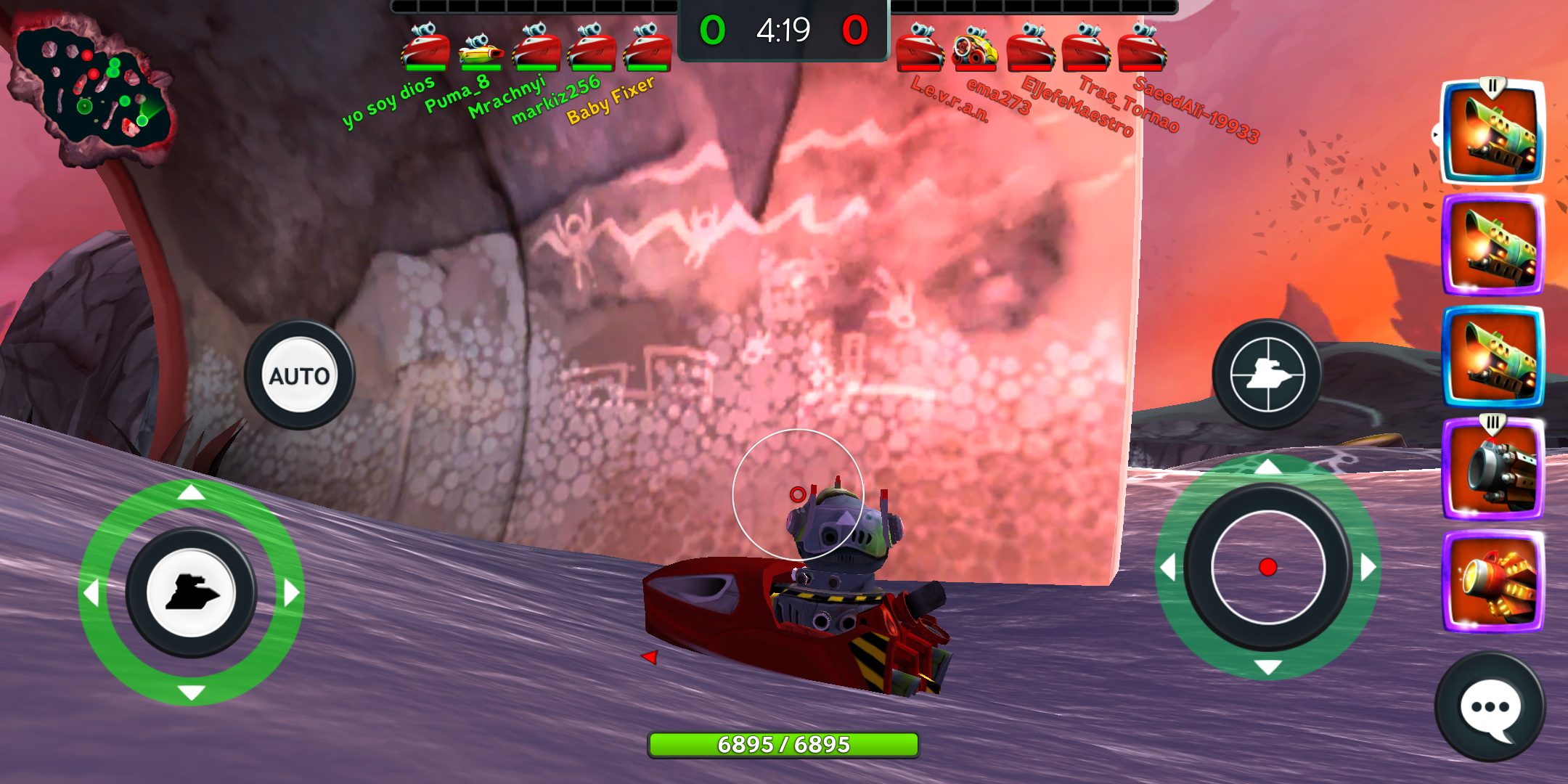Select the green cannon marked II
1568x784 pixels.
(x=1493, y=132)
